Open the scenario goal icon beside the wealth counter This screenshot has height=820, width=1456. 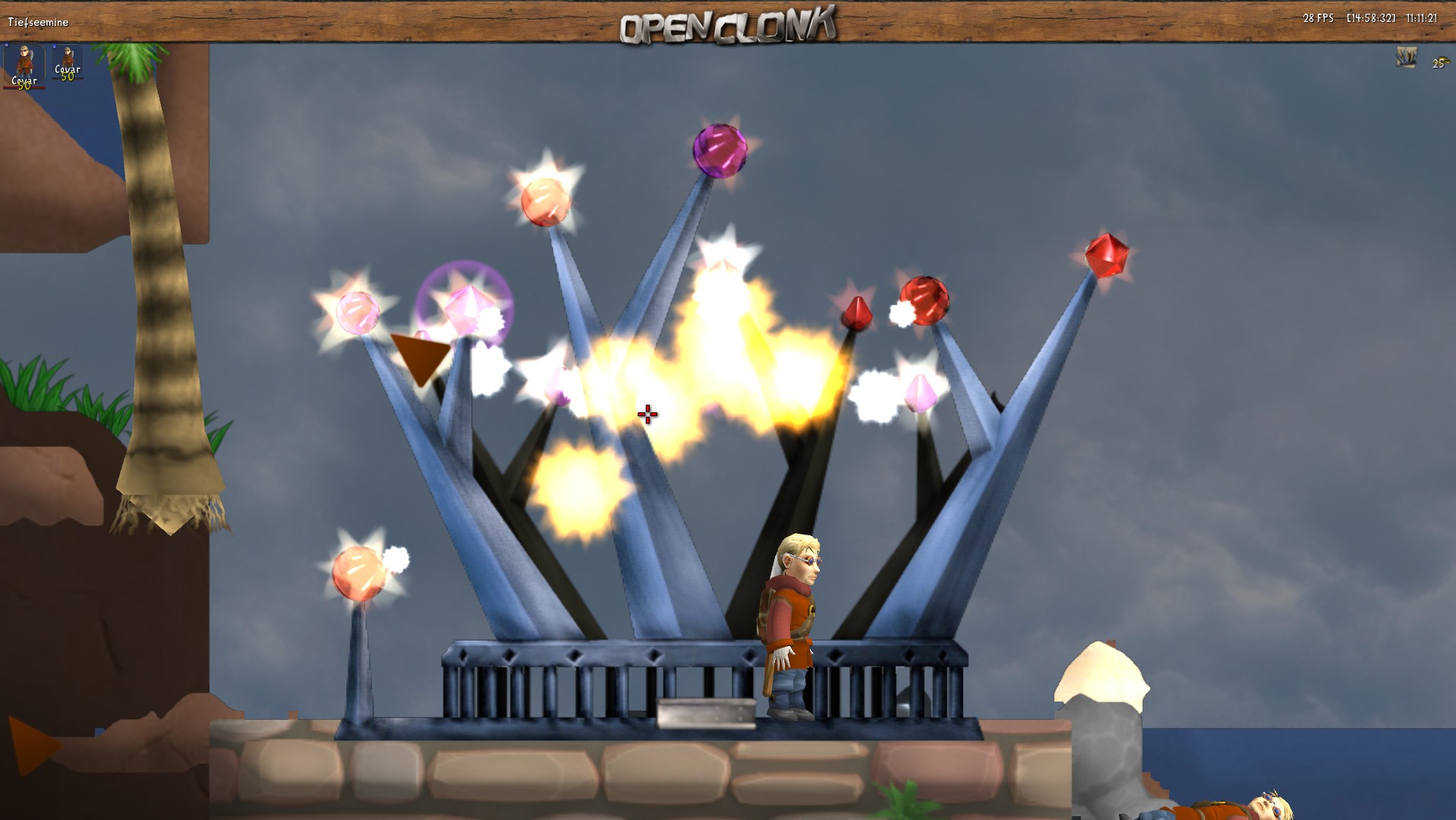pyautogui.click(x=1406, y=58)
